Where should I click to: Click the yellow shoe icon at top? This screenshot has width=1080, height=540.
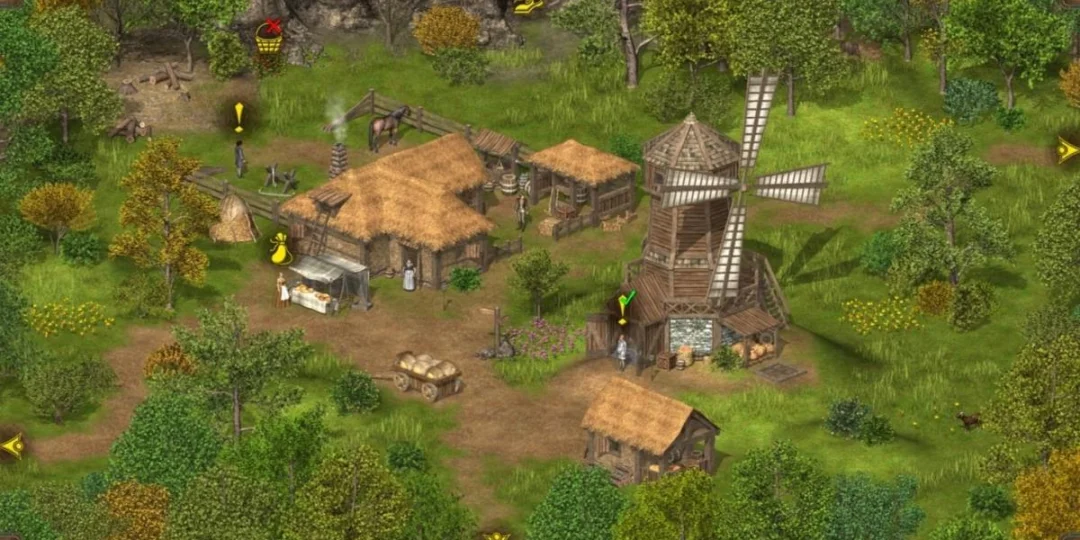click(528, 6)
